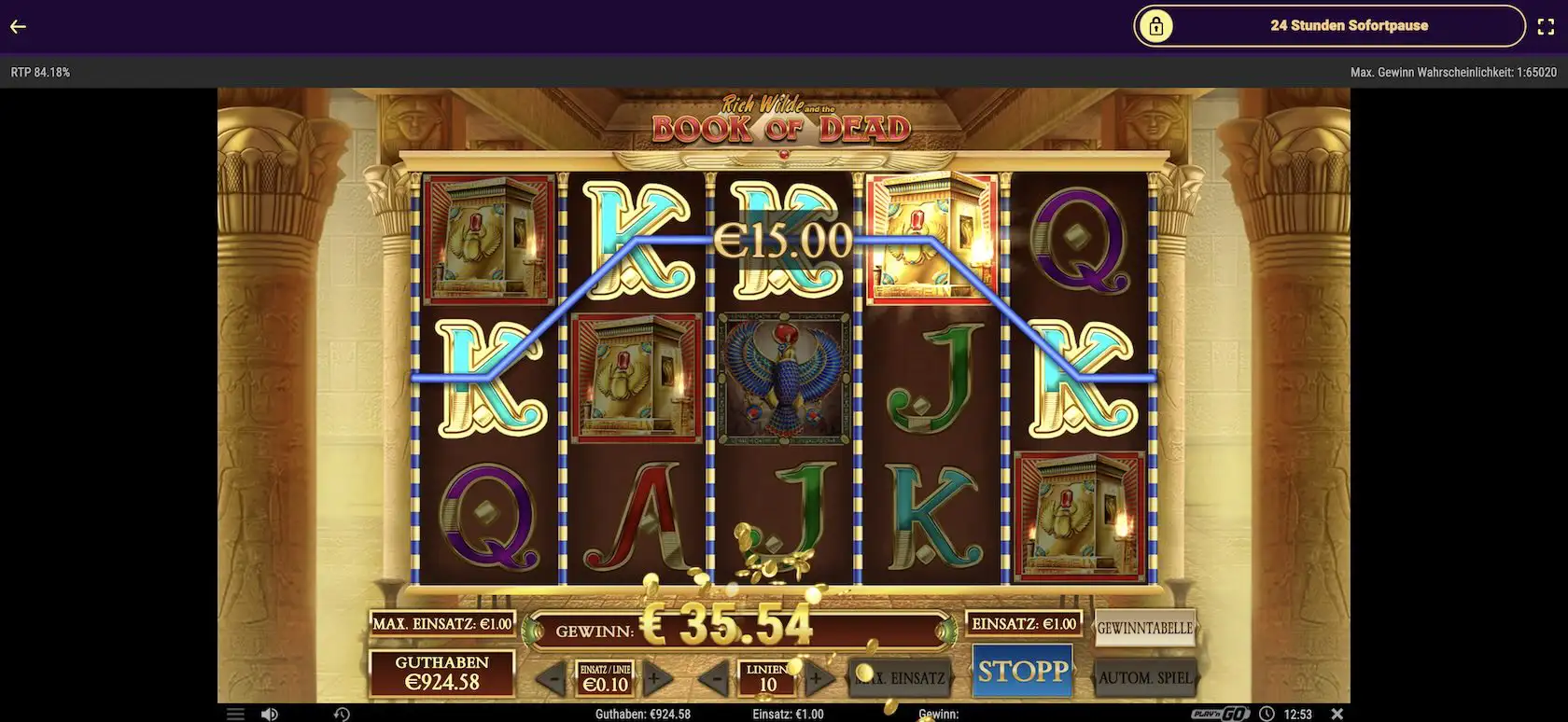Start Autom. Spiel autoplay
This screenshot has width=1568, height=722.
(1144, 678)
